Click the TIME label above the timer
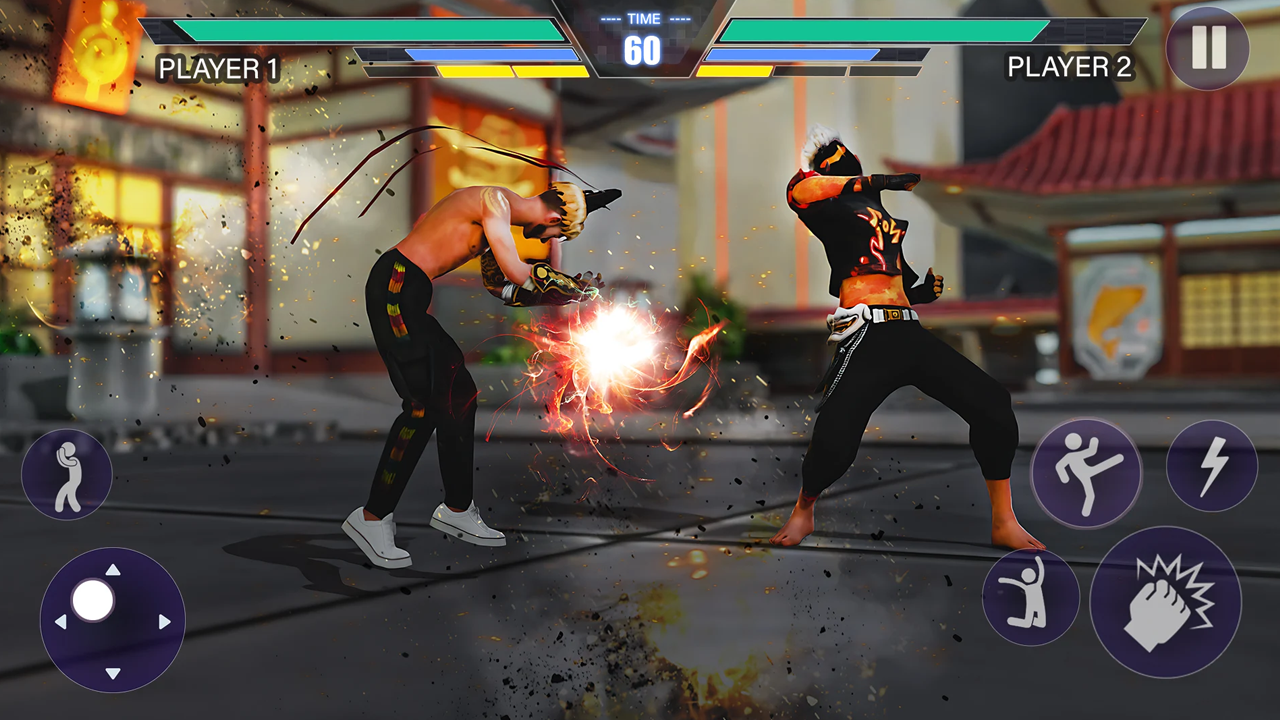 click(x=645, y=17)
